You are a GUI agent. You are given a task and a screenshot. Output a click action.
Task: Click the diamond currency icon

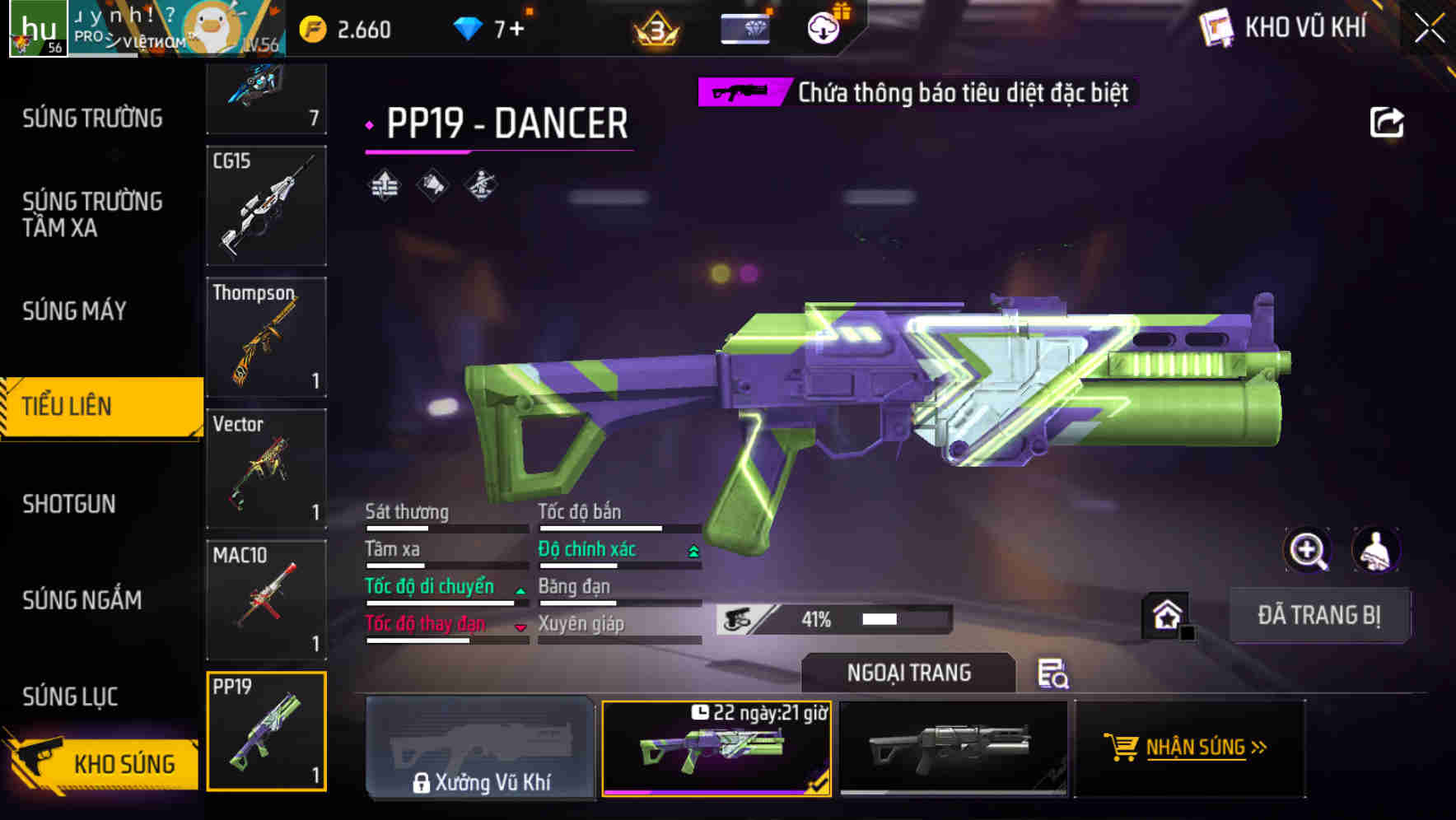pyautogui.click(x=469, y=27)
